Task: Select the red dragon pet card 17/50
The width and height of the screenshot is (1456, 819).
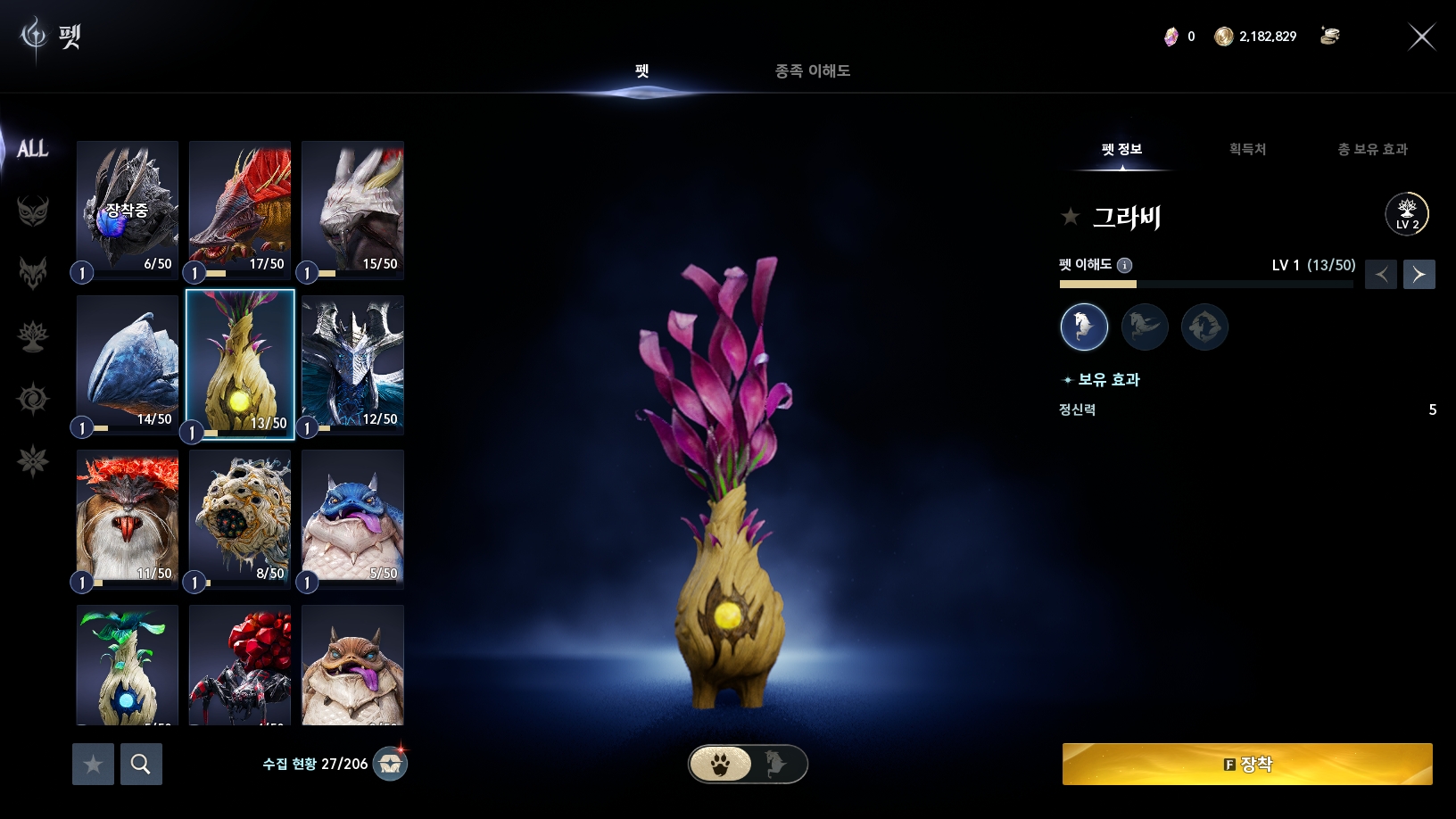Action: click(240, 206)
